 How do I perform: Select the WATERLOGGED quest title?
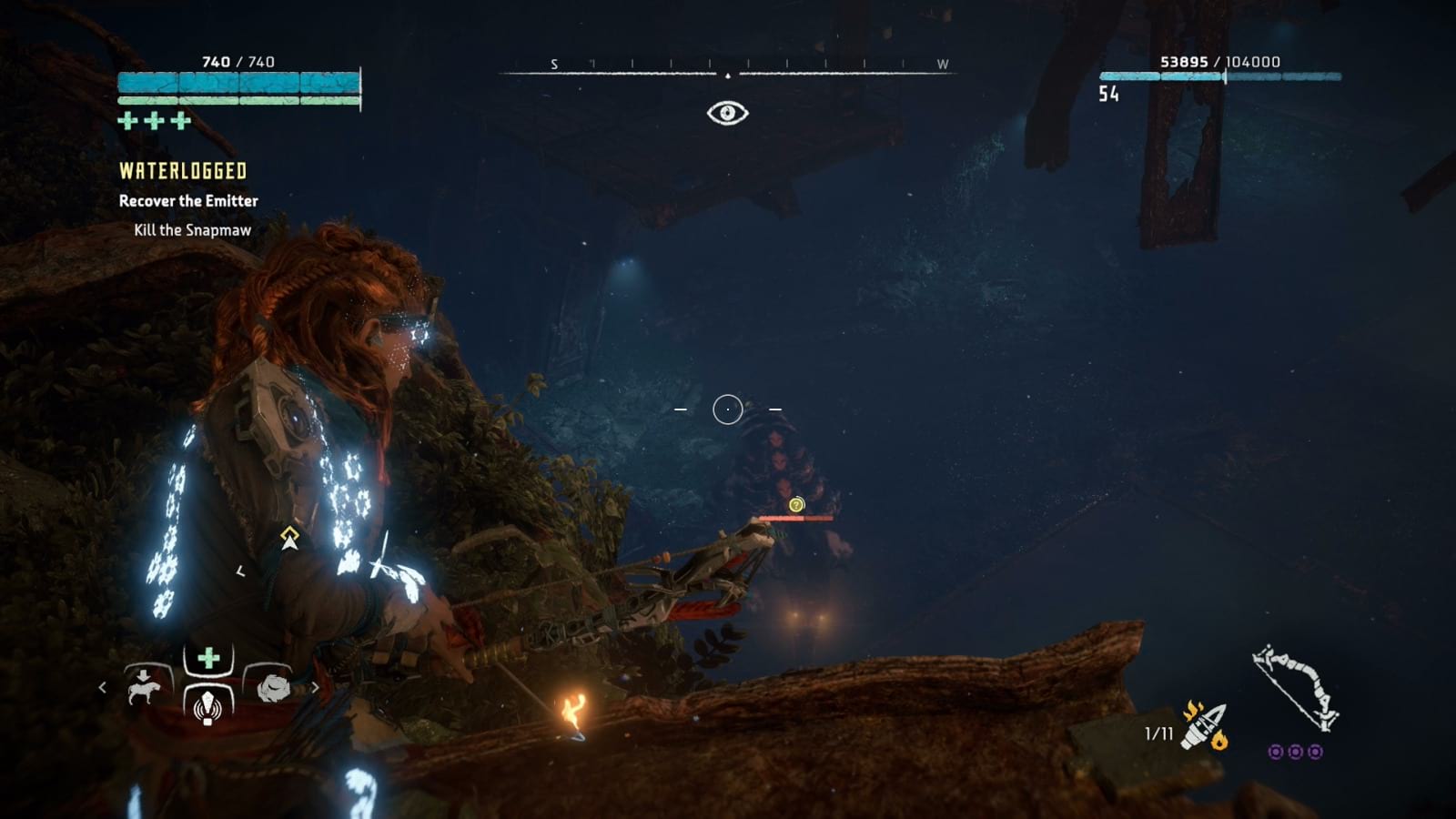click(181, 169)
